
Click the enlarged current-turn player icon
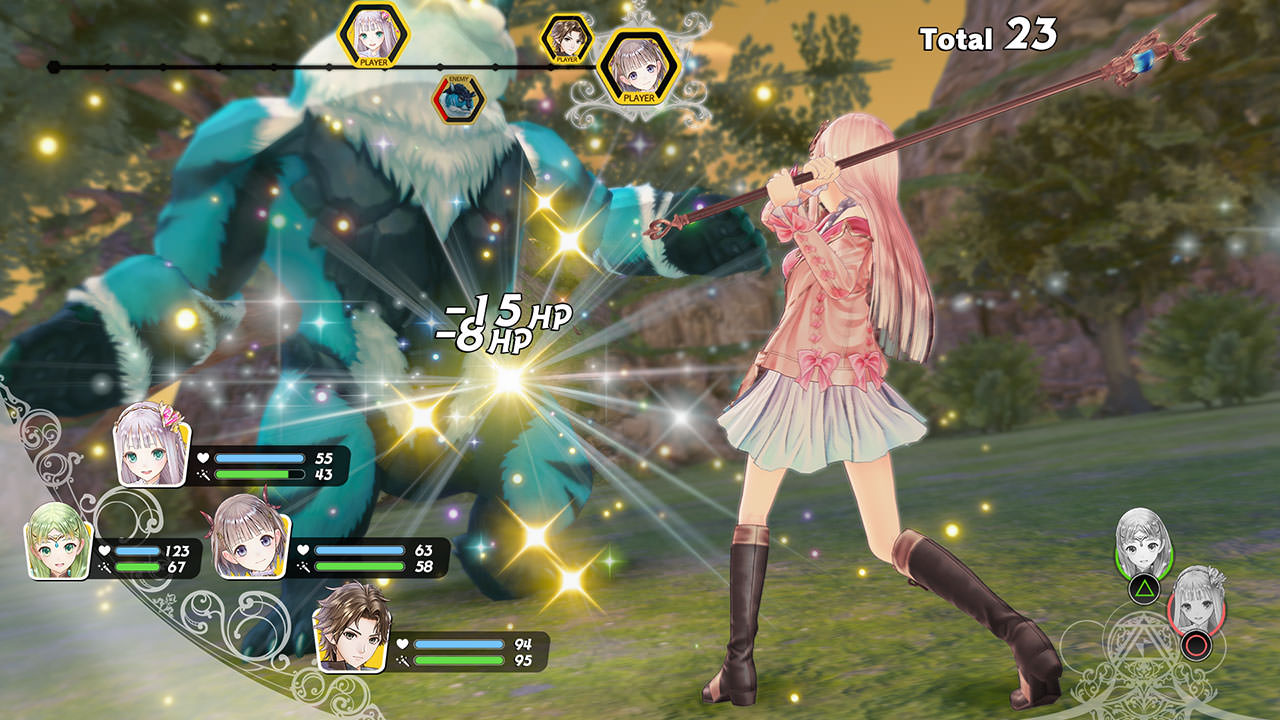(638, 68)
